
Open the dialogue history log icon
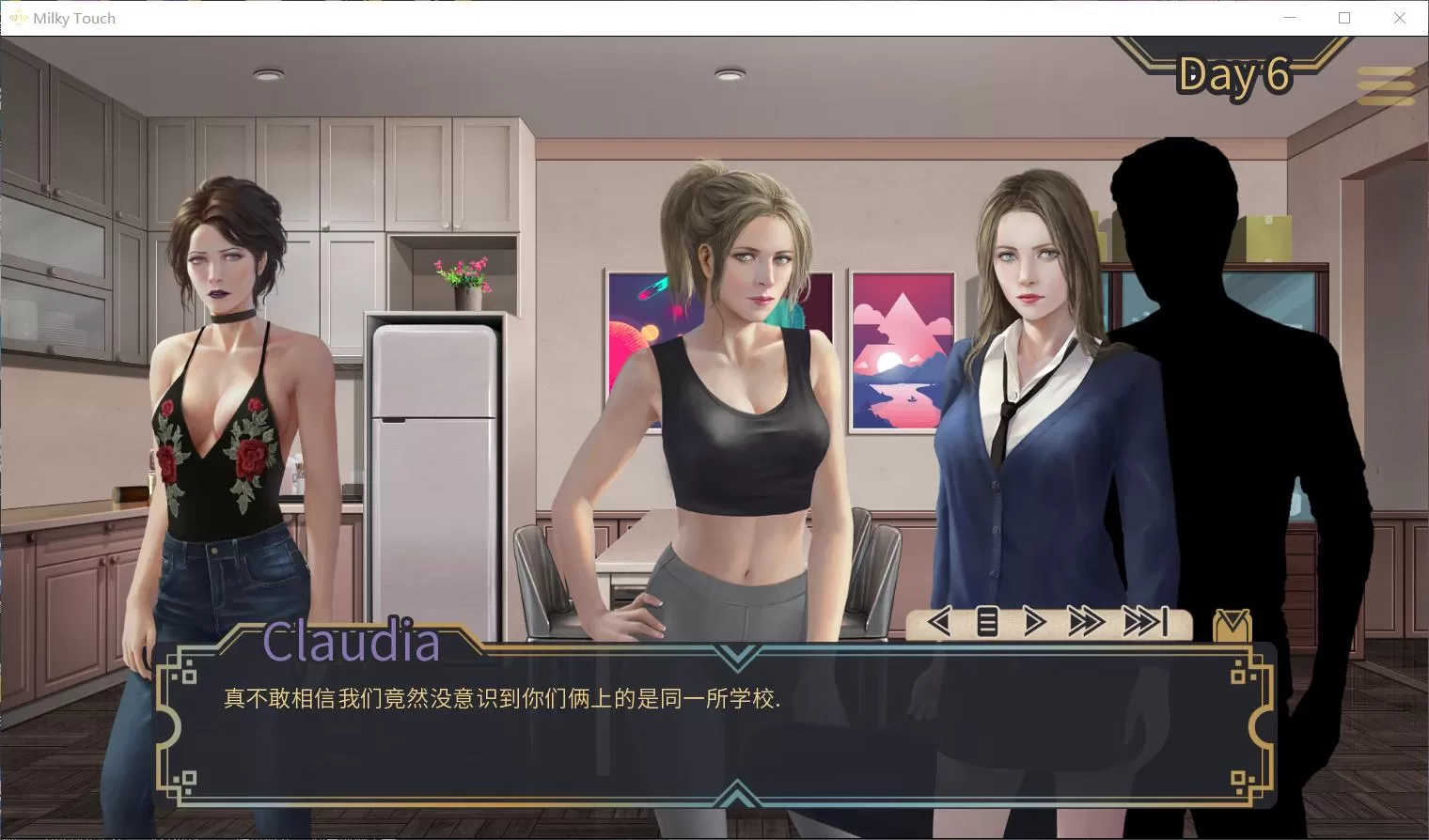(986, 621)
